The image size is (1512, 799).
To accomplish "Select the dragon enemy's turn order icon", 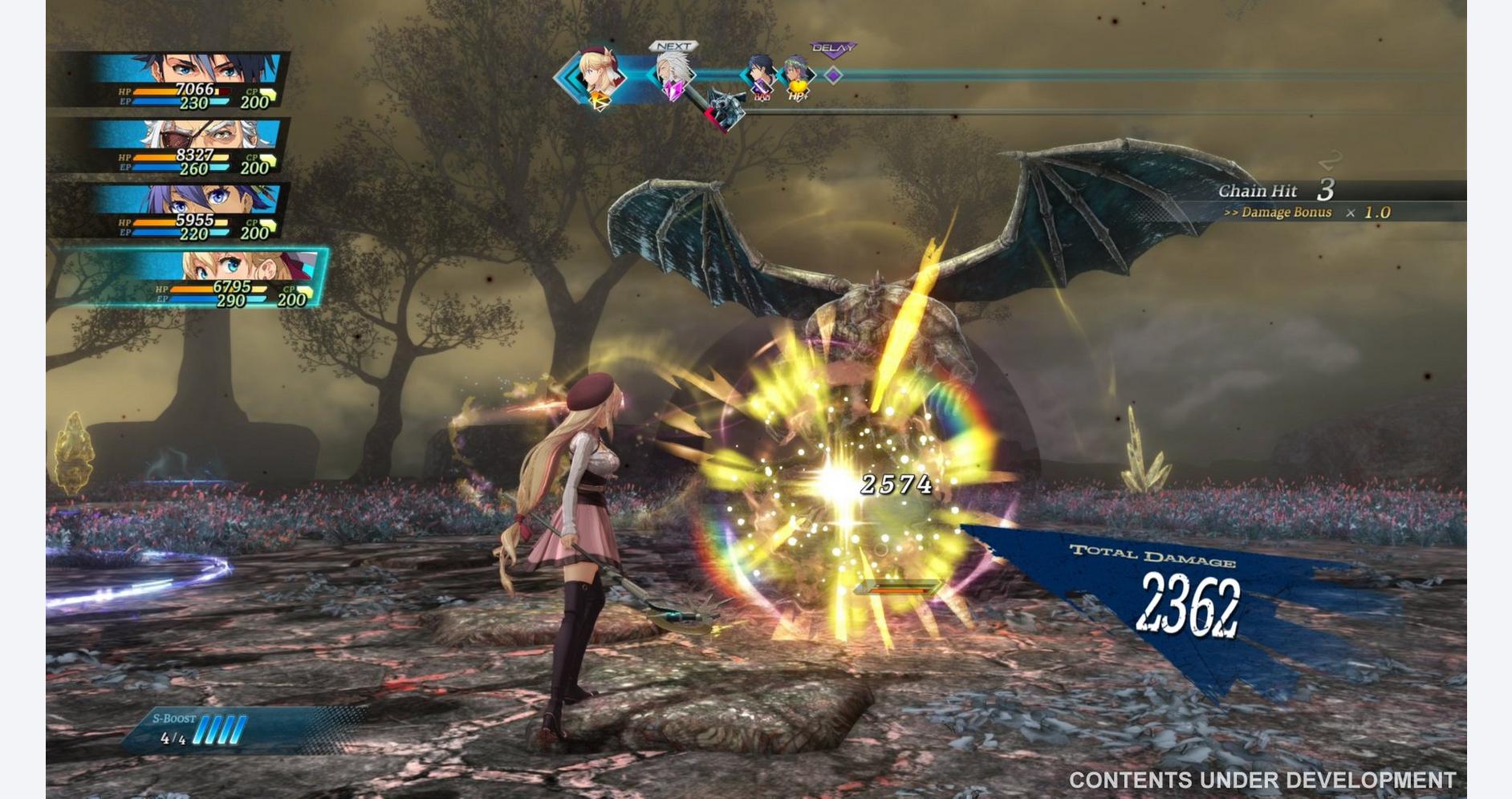I will [x=726, y=110].
